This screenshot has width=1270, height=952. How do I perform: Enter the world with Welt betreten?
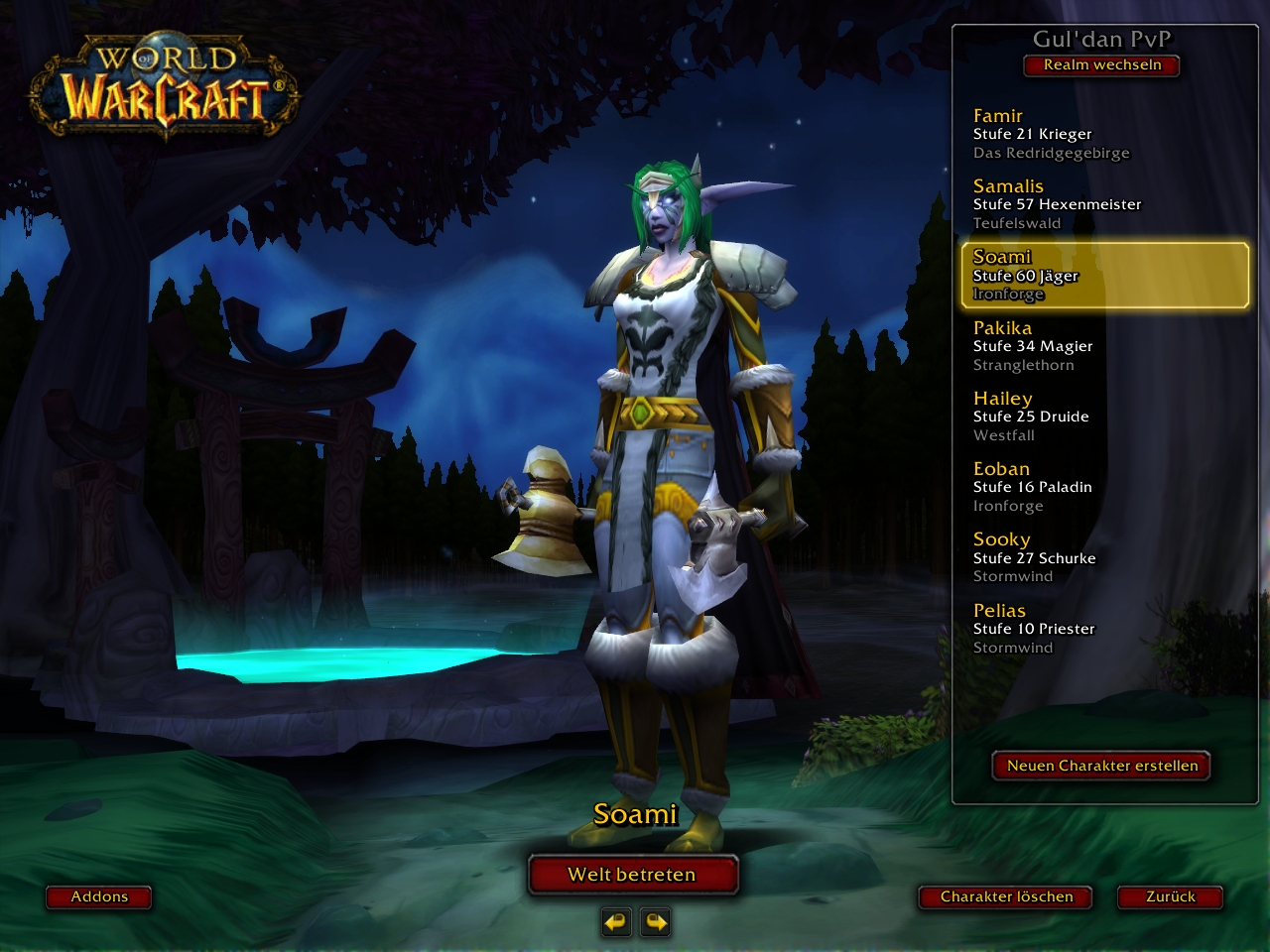(x=632, y=875)
